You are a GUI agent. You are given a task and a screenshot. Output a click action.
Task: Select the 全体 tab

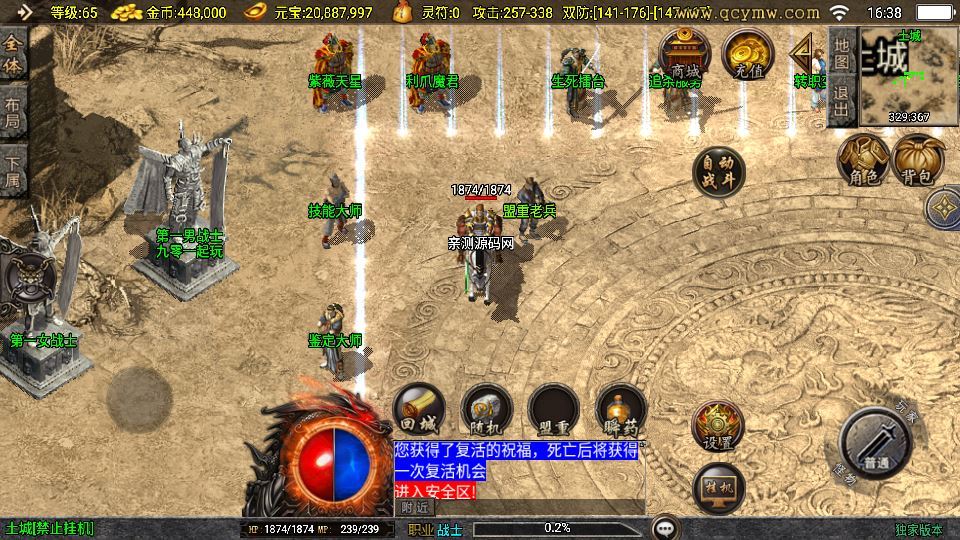click(13, 56)
